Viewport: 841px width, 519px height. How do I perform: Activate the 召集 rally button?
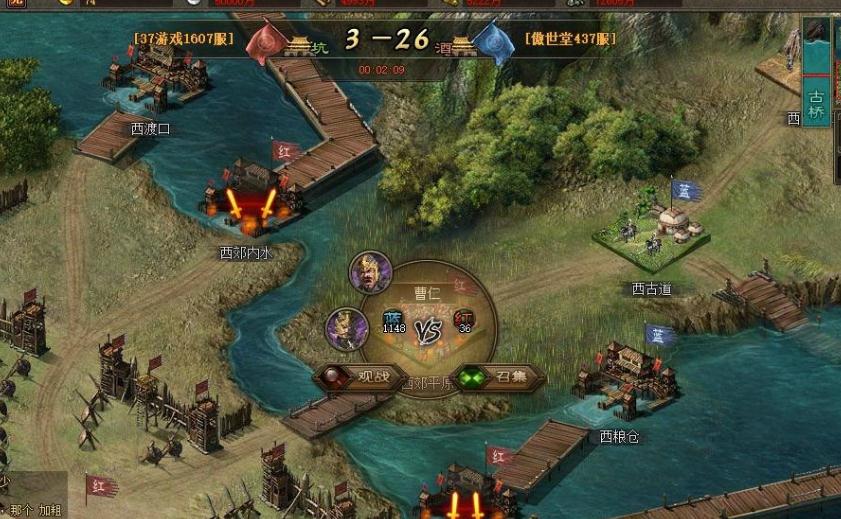click(x=499, y=378)
